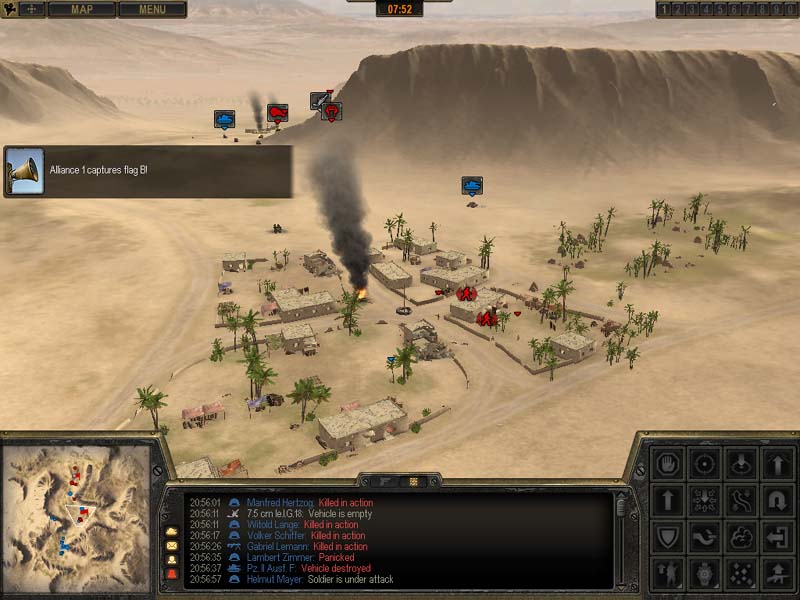
Task: Select the red tank unit marker
Action: coord(278,112)
